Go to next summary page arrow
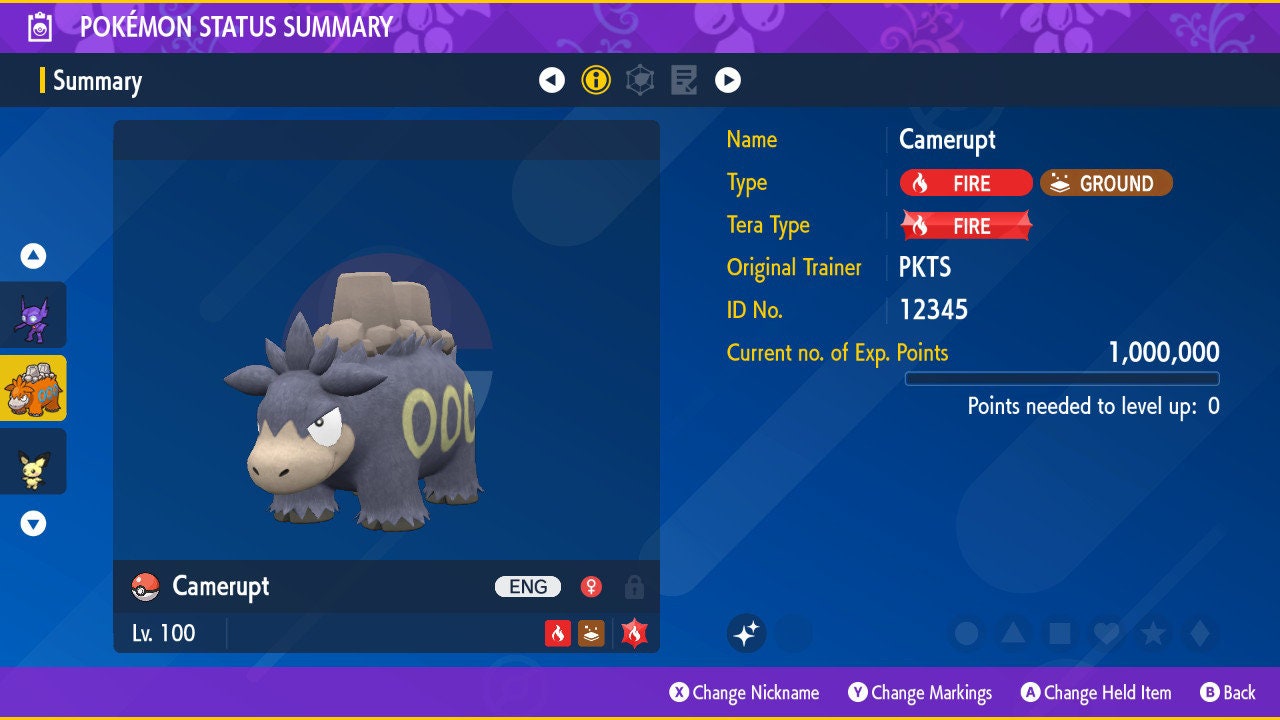This screenshot has height=720, width=1280. (728, 81)
